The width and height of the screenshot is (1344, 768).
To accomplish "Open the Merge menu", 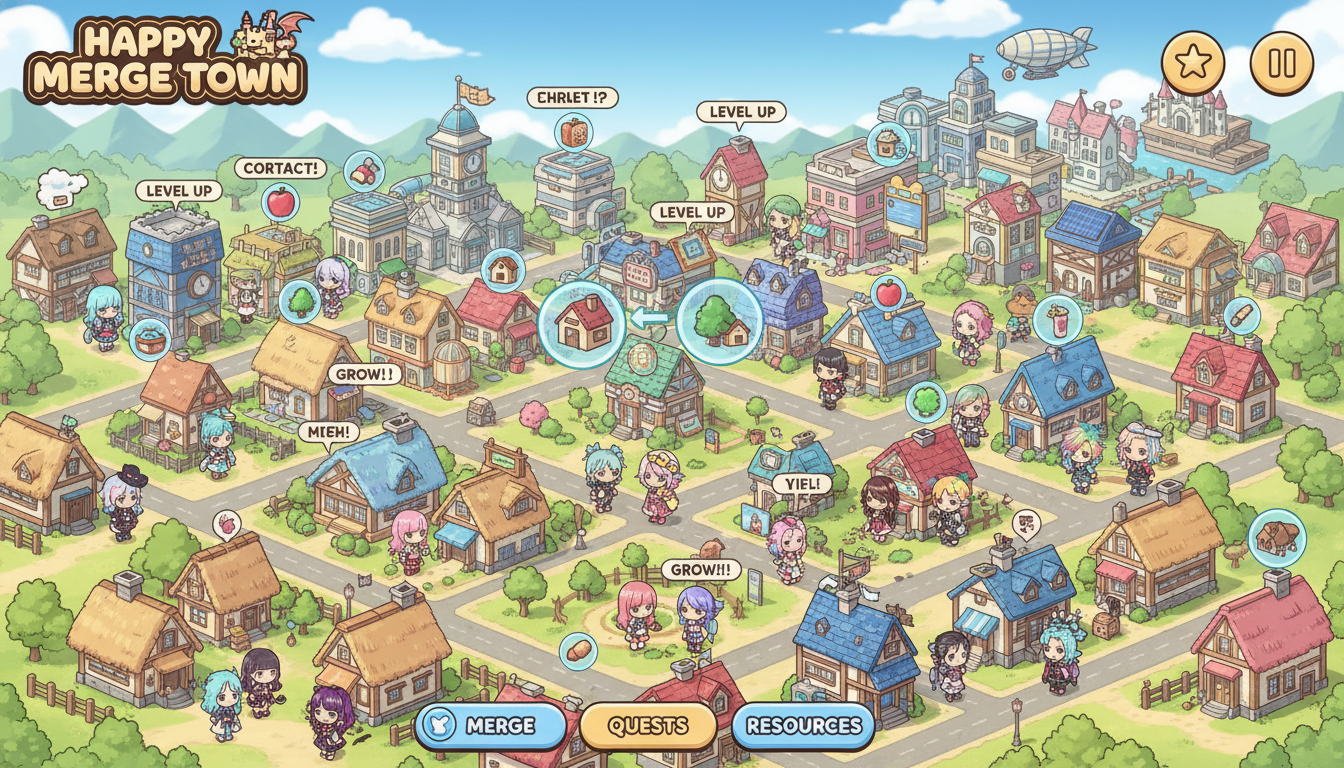I will point(490,726).
